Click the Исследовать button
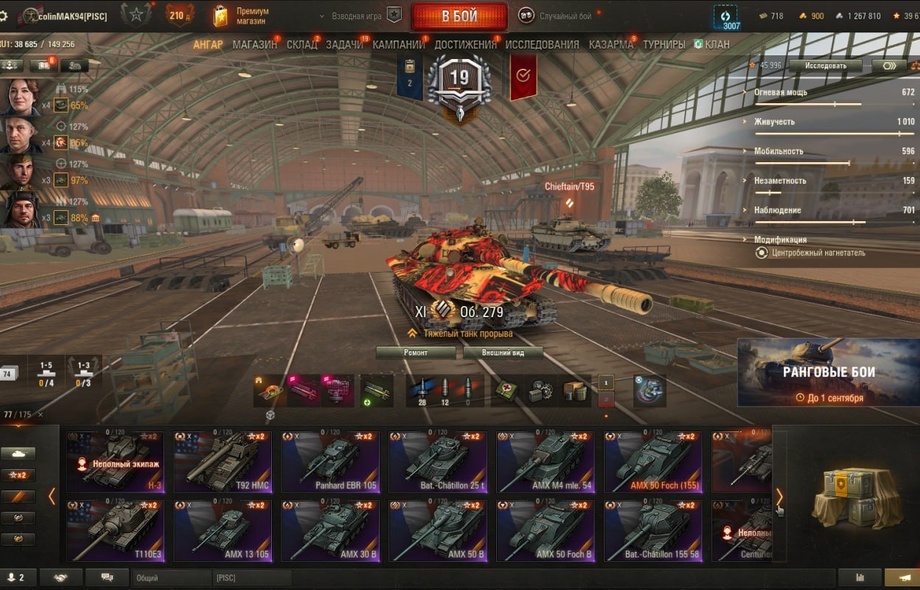 (825, 66)
